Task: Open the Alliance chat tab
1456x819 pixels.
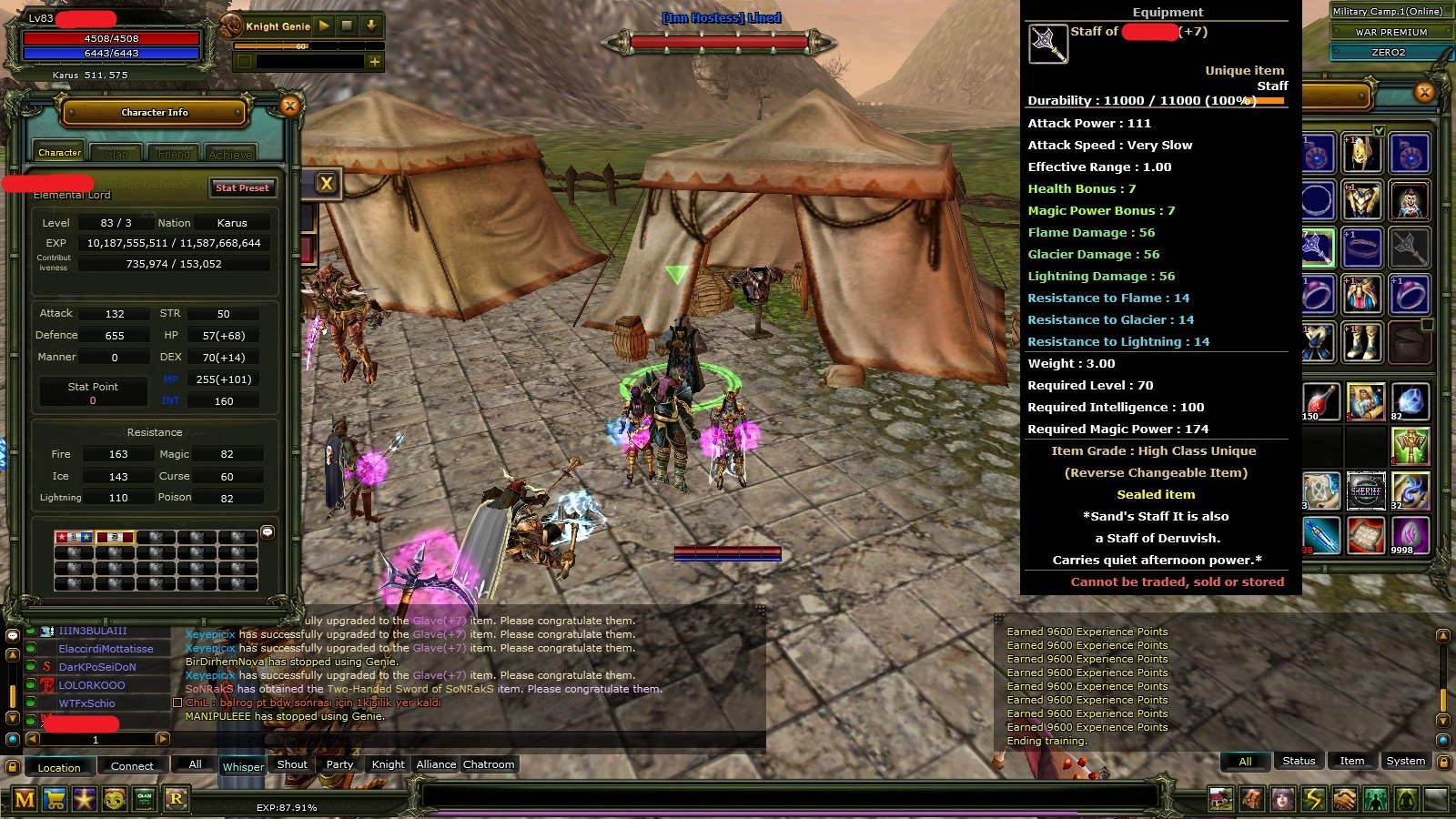Action: [436, 764]
